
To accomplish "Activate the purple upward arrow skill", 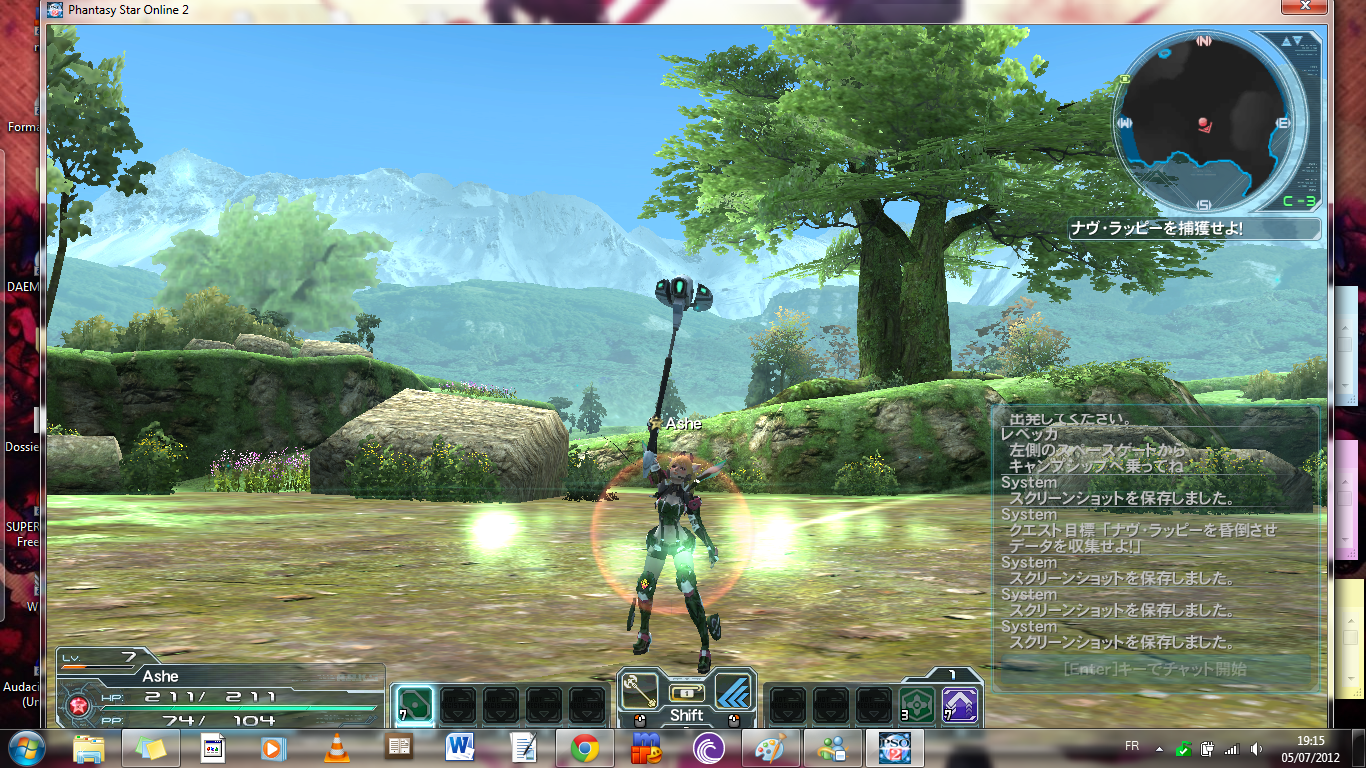I will point(960,705).
